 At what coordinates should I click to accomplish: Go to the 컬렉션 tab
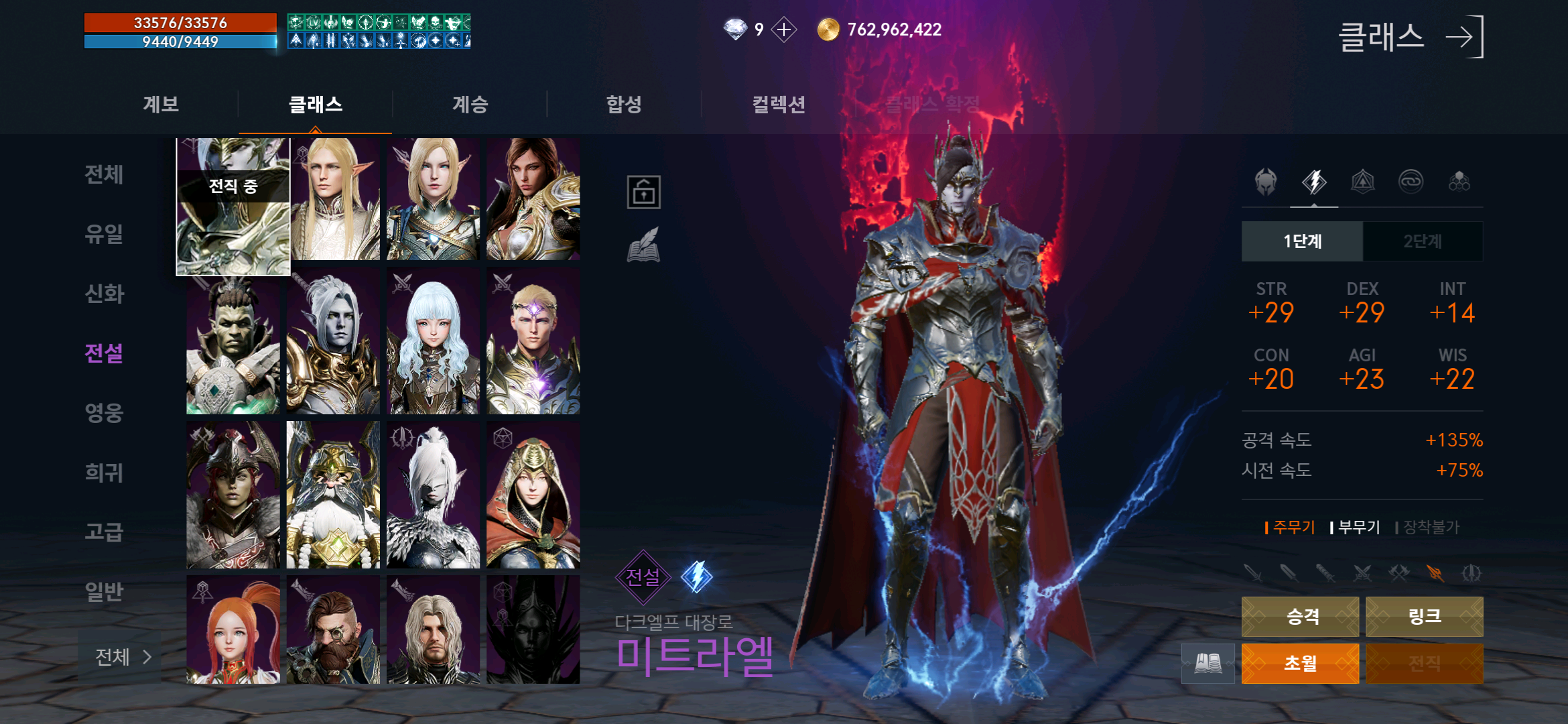tap(778, 105)
